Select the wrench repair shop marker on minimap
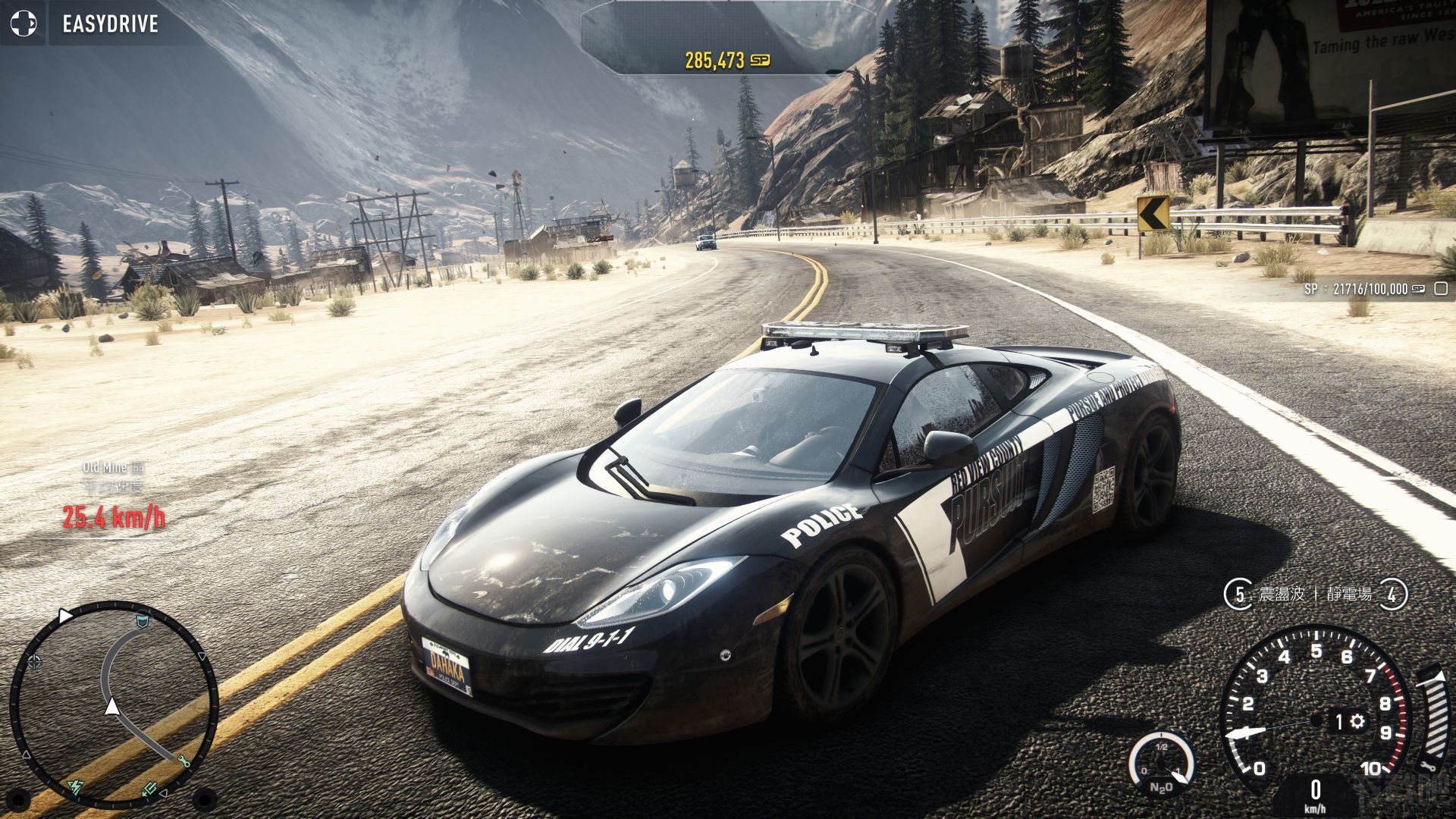1456x819 pixels. point(184,761)
